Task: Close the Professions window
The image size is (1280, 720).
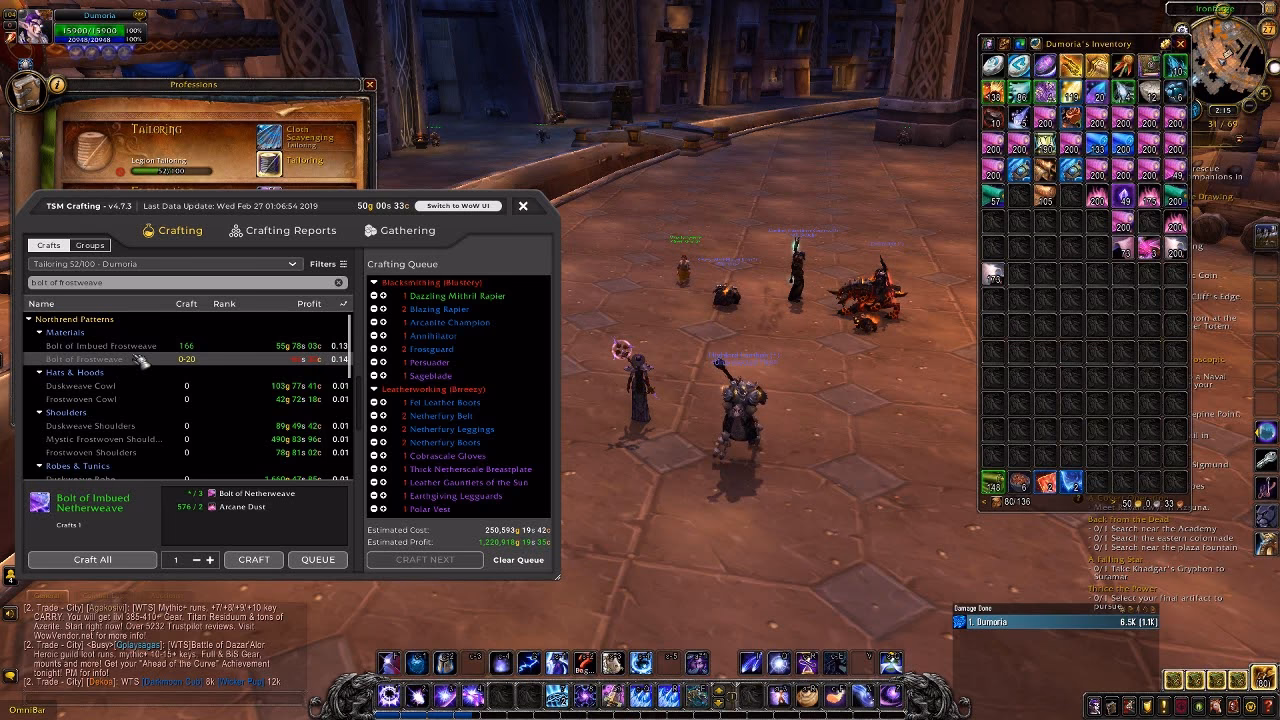Action: pyautogui.click(x=369, y=85)
